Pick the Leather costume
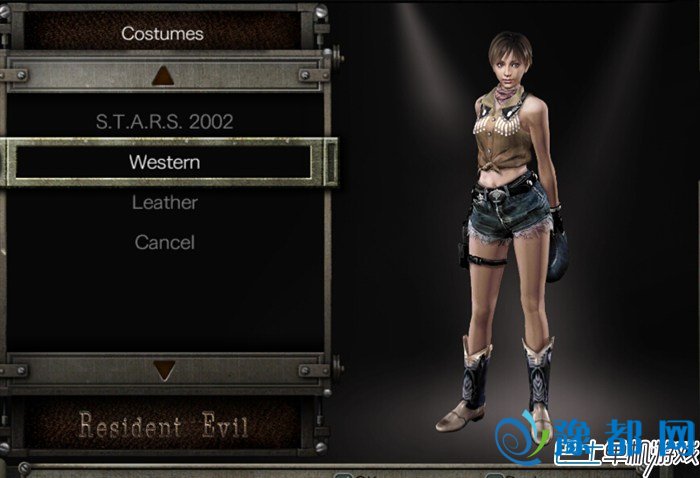 [x=164, y=202]
